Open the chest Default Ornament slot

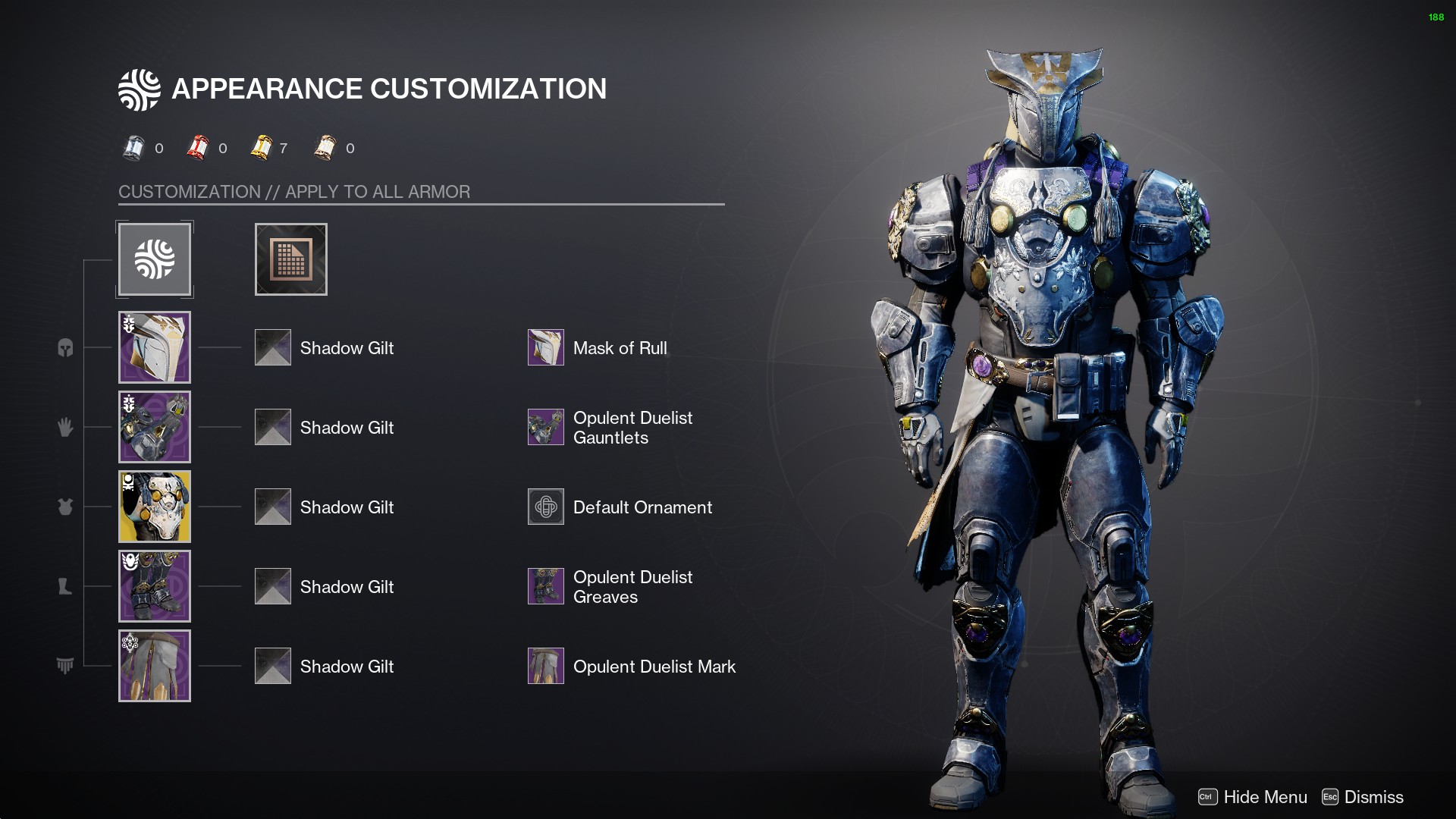click(546, 507)
